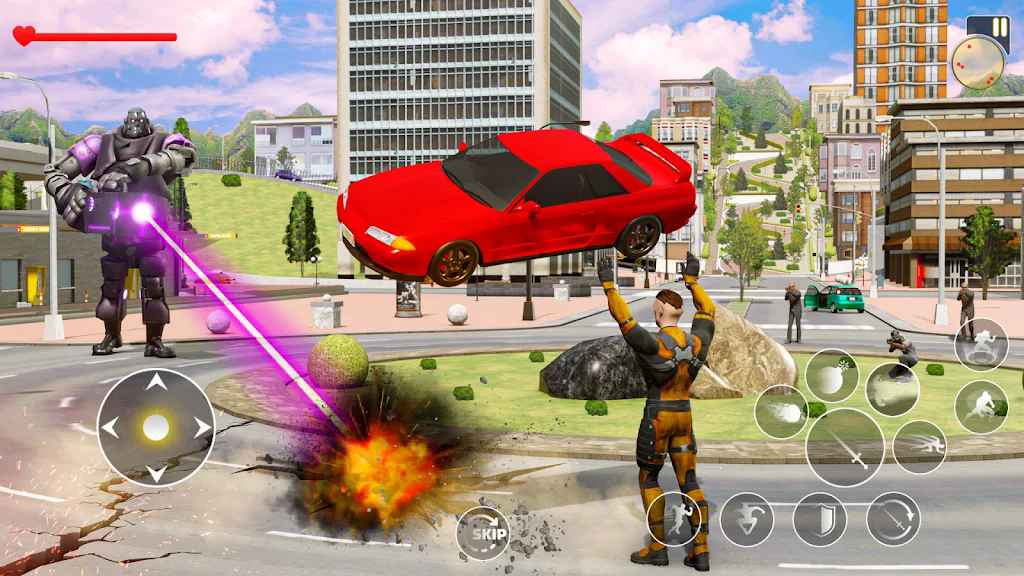Activate the running figure button
Screen dimensions: 1024x576
pyautogui.click(x=674, y=519)
